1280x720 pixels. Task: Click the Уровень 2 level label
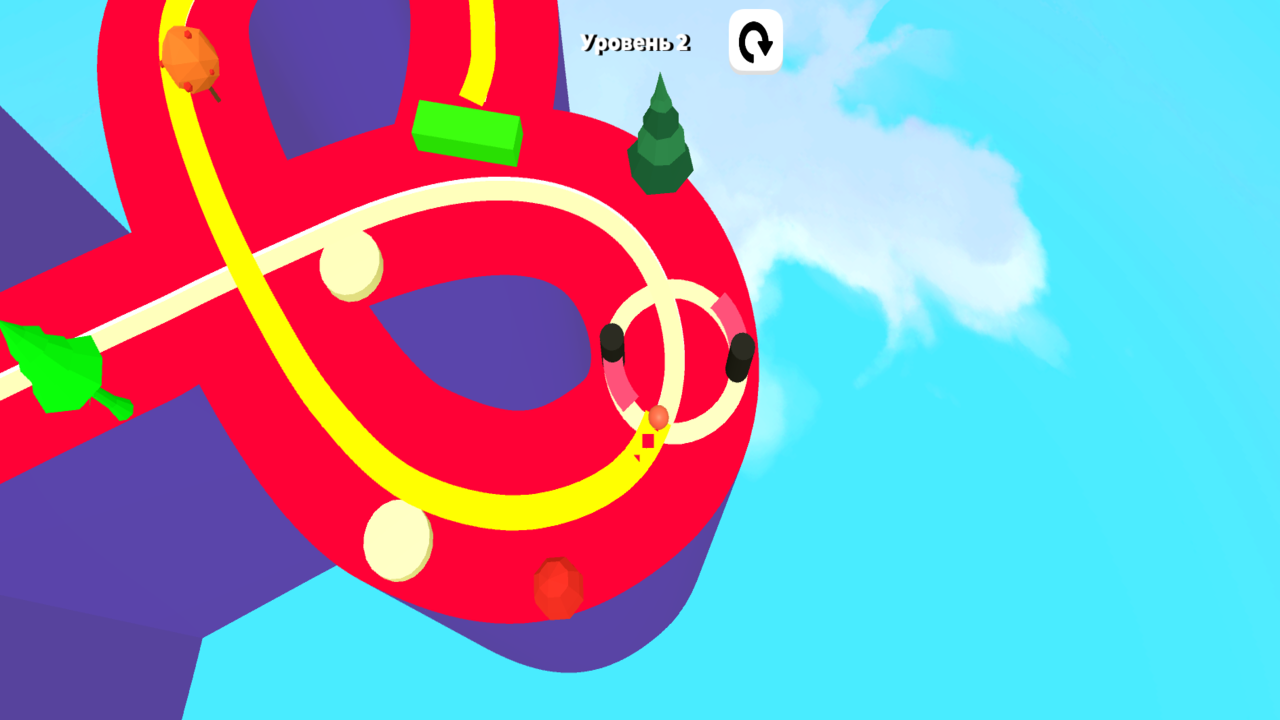[x=637, y=41]
